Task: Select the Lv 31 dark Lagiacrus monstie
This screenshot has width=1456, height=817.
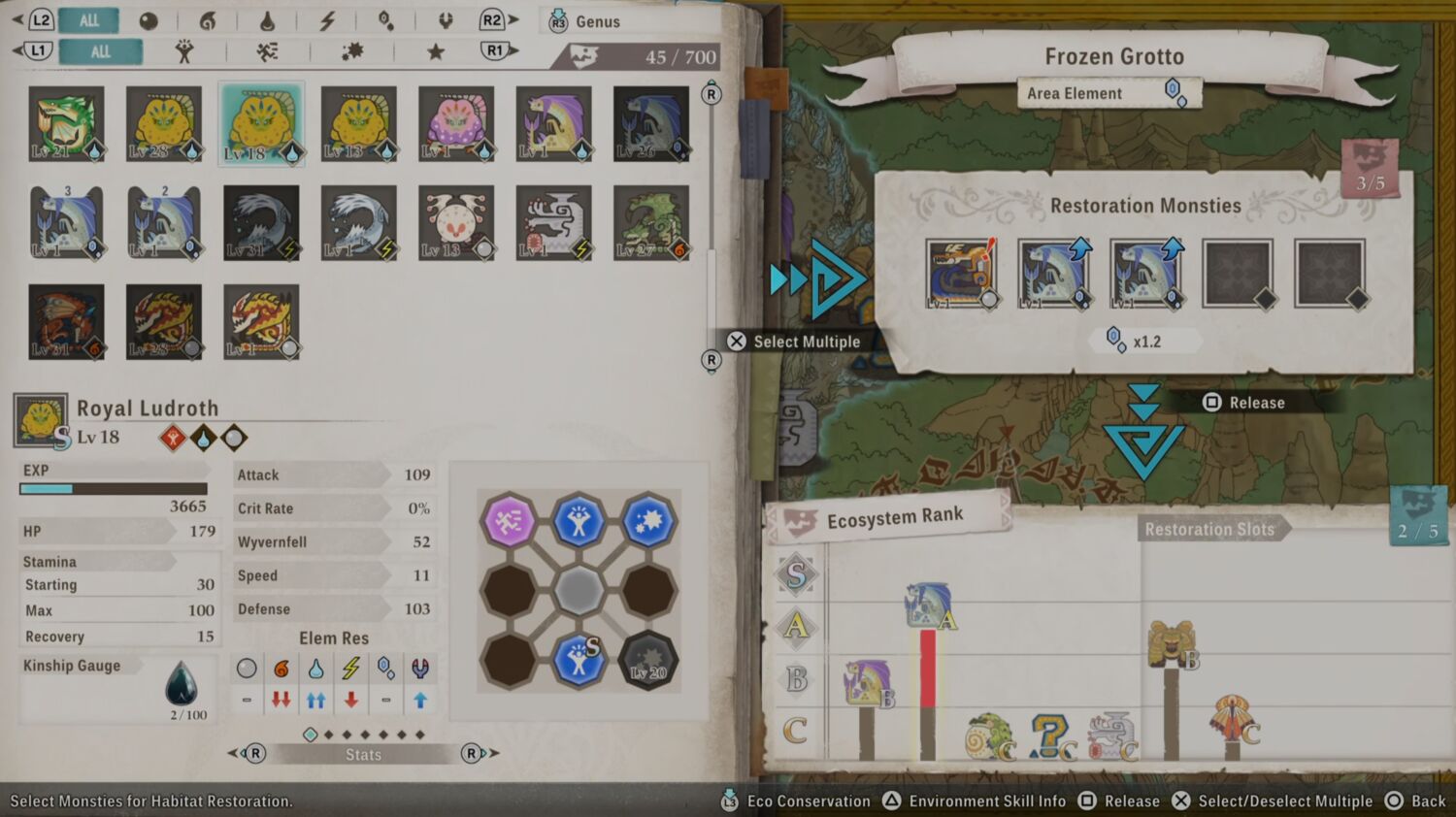Action: click(x=261, y=223)
